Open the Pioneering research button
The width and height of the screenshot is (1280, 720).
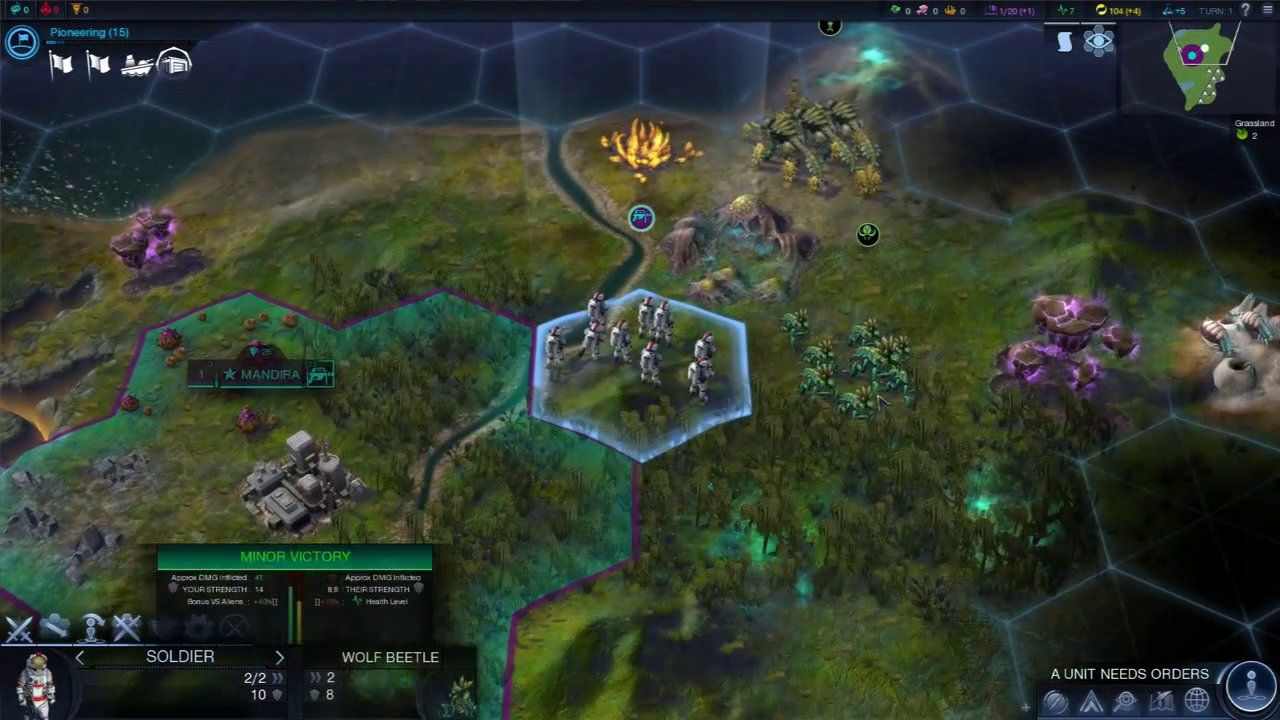point(21,41)
